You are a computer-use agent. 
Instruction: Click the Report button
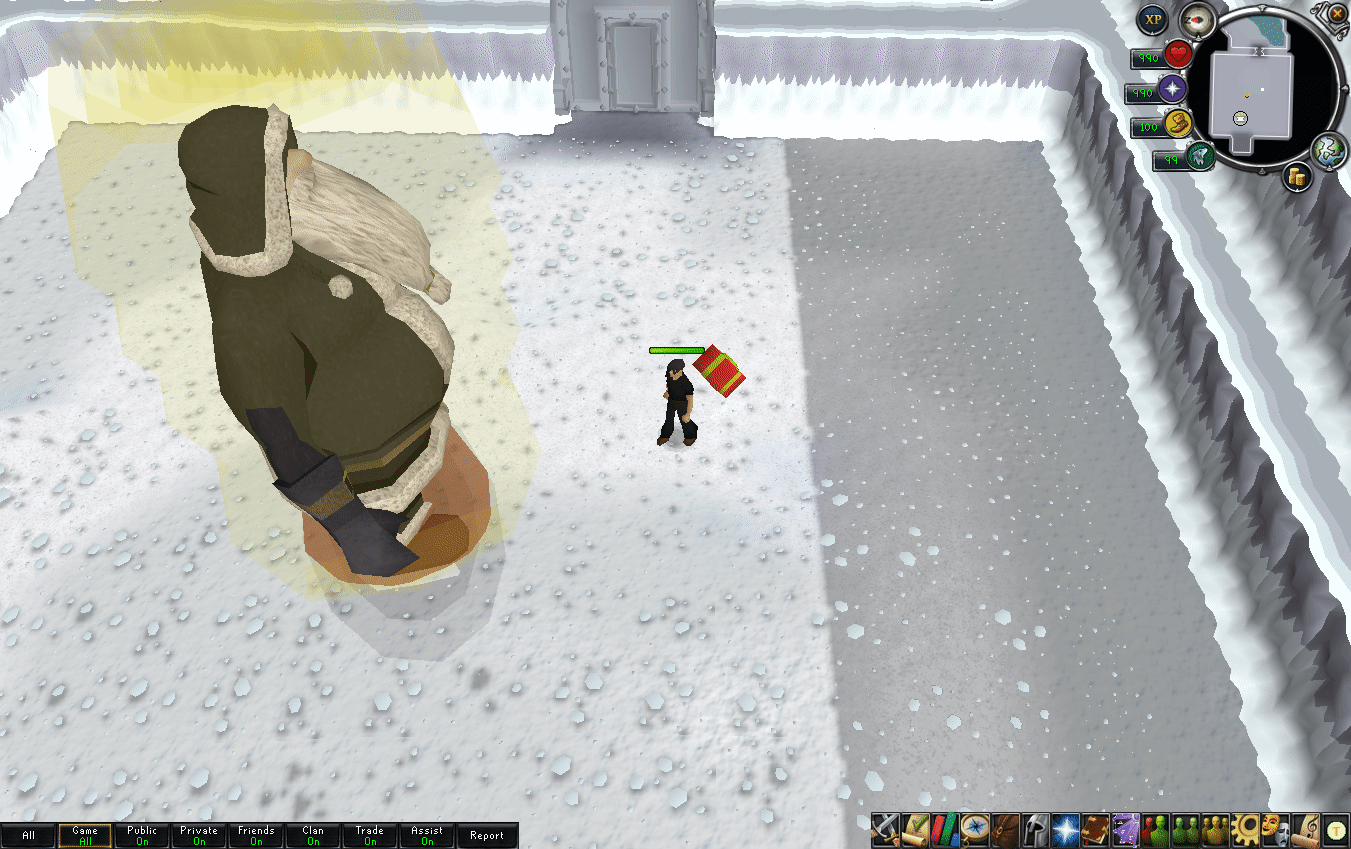coord(487,835)
